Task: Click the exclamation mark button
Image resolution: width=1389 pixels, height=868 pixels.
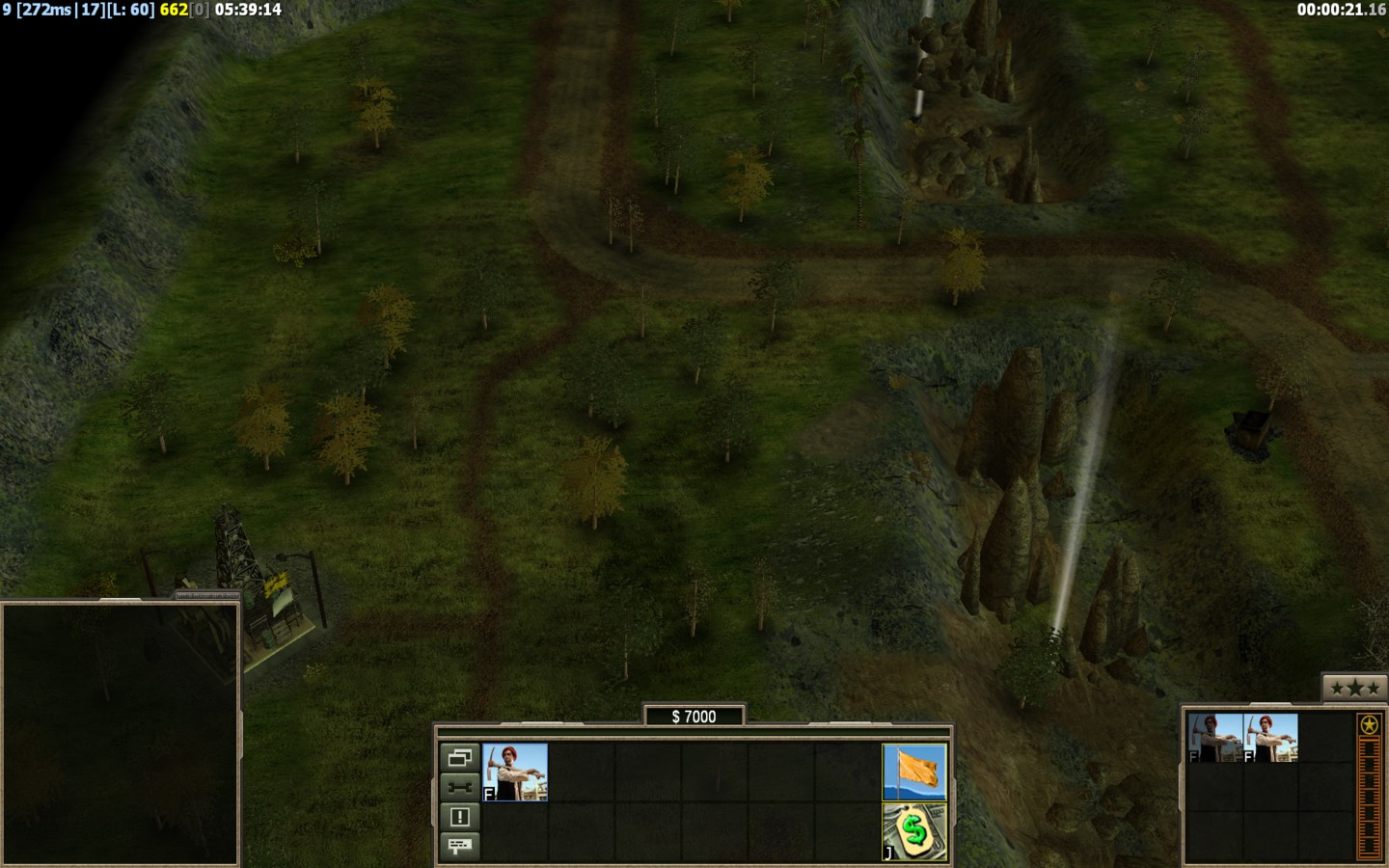Action: 459,817
